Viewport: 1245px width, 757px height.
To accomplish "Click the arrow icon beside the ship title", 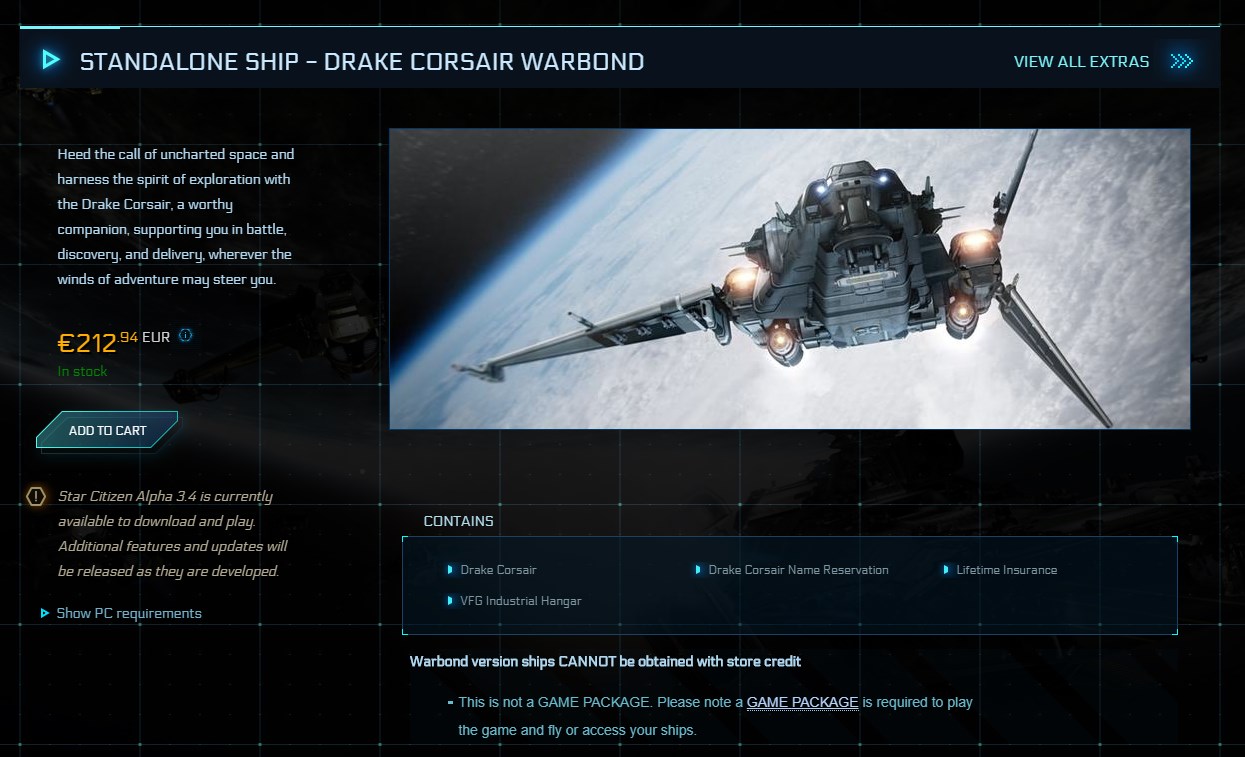I will point(51,61).
